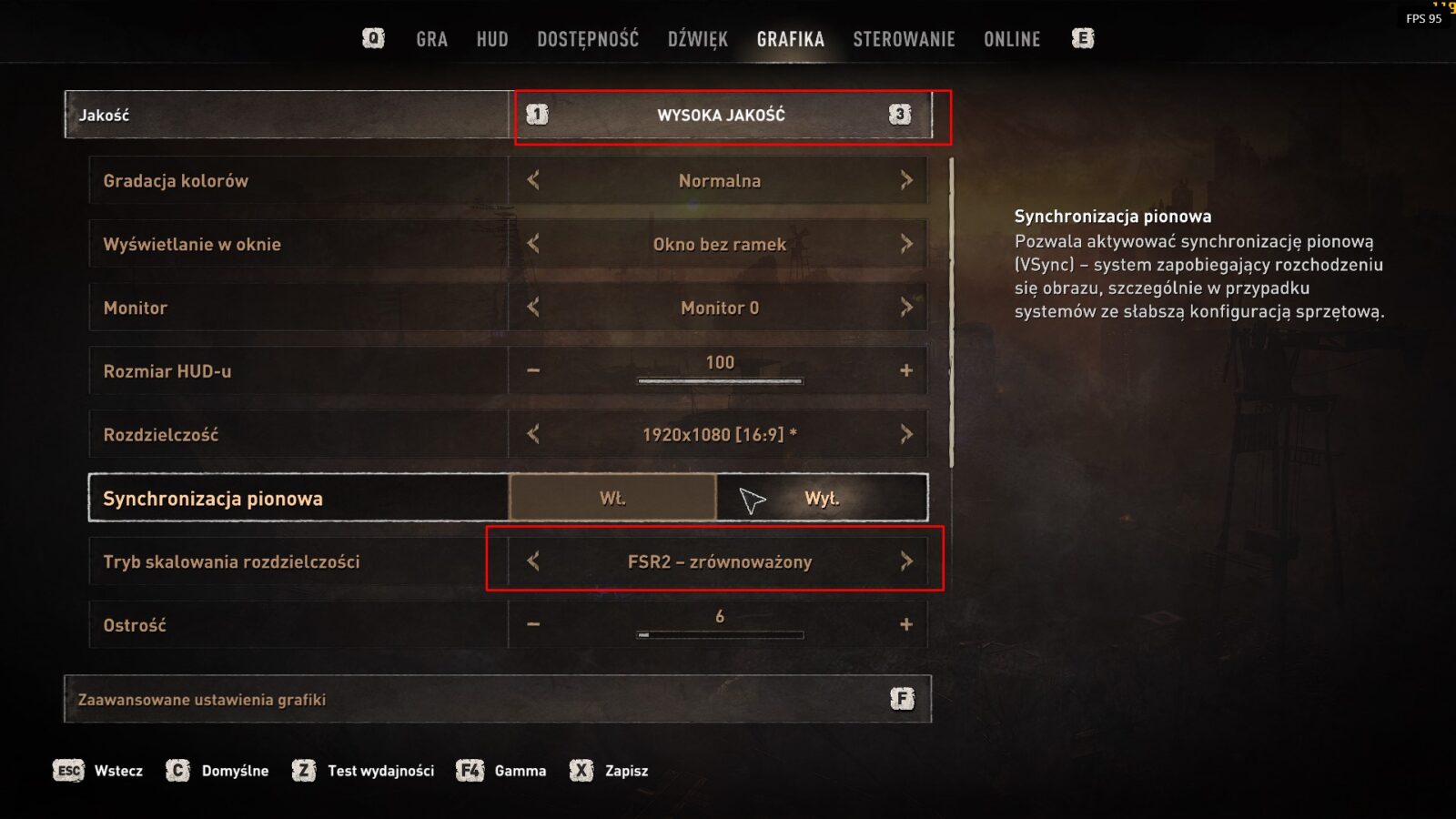This screenshot has width=1456, height=819.
Task: Increase Ostrość with the plus button
Action: pos(906,624)
